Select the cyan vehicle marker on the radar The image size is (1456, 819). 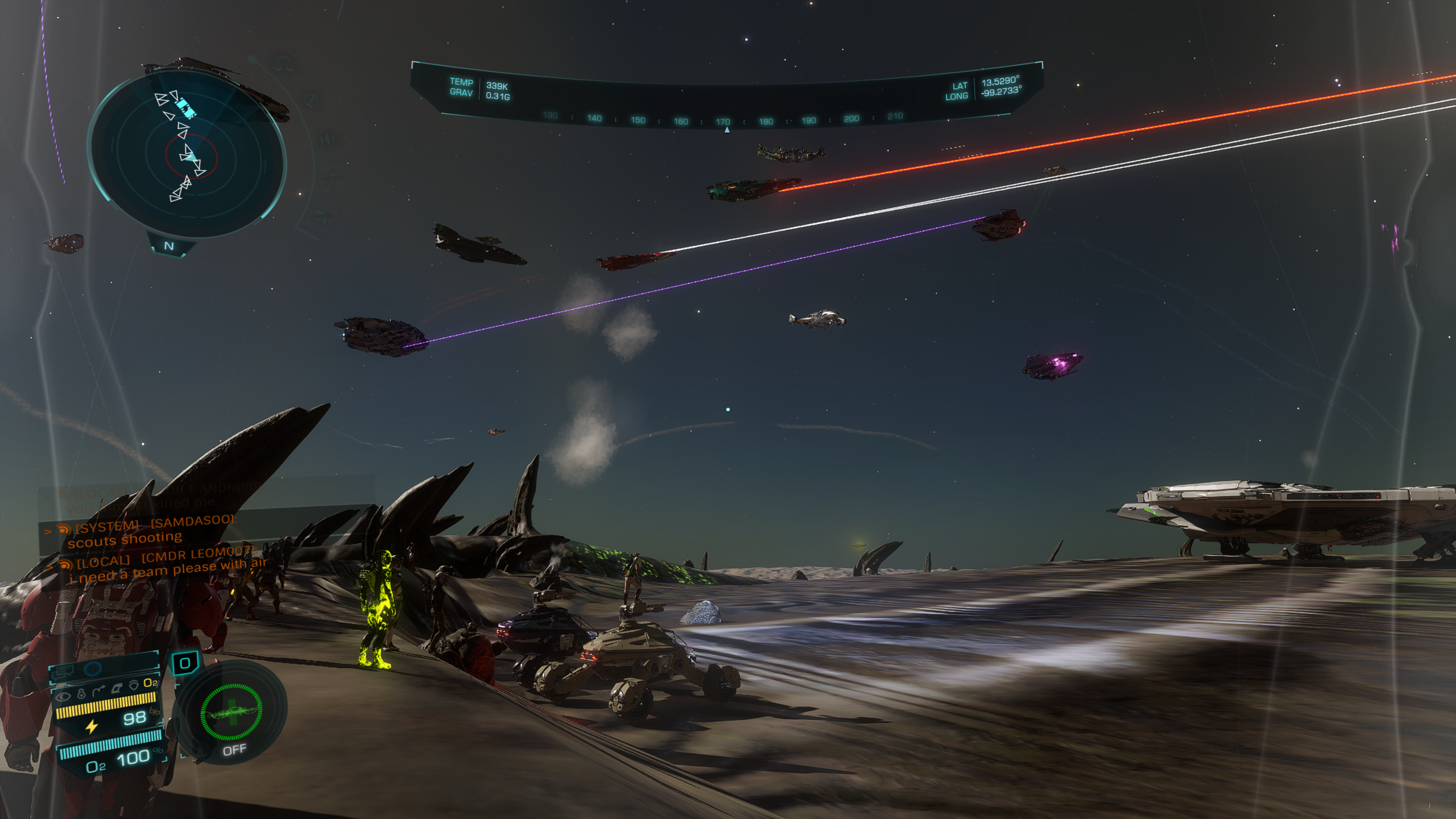click(184, 107)
